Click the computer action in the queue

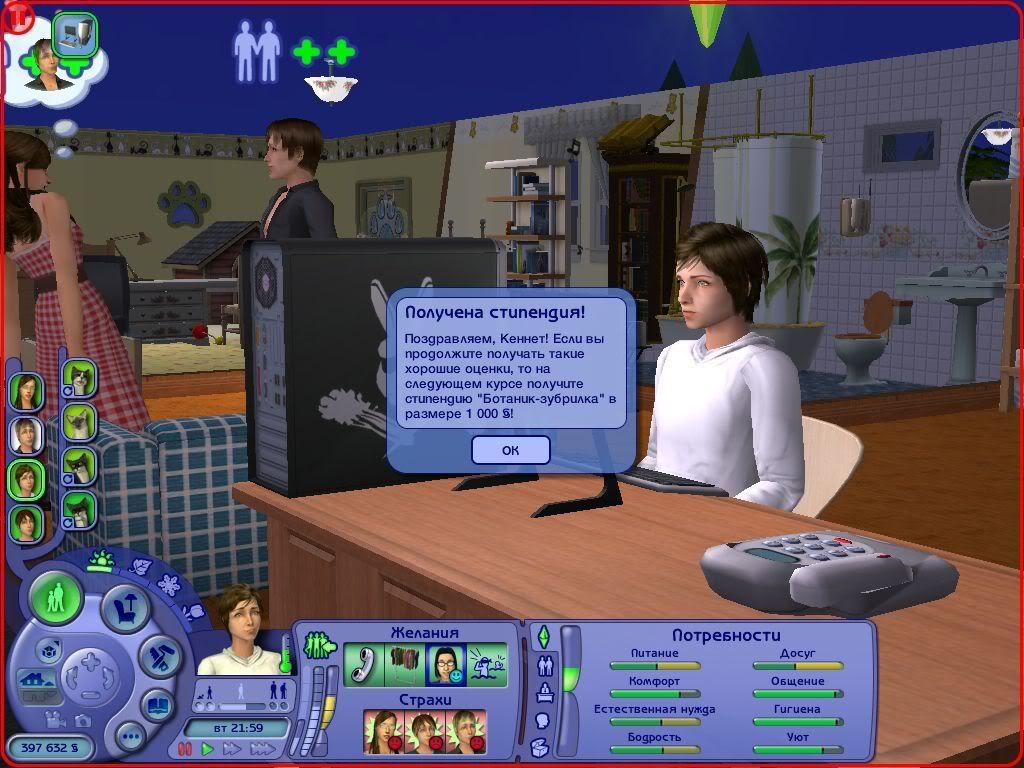click(x=75, y=36)
